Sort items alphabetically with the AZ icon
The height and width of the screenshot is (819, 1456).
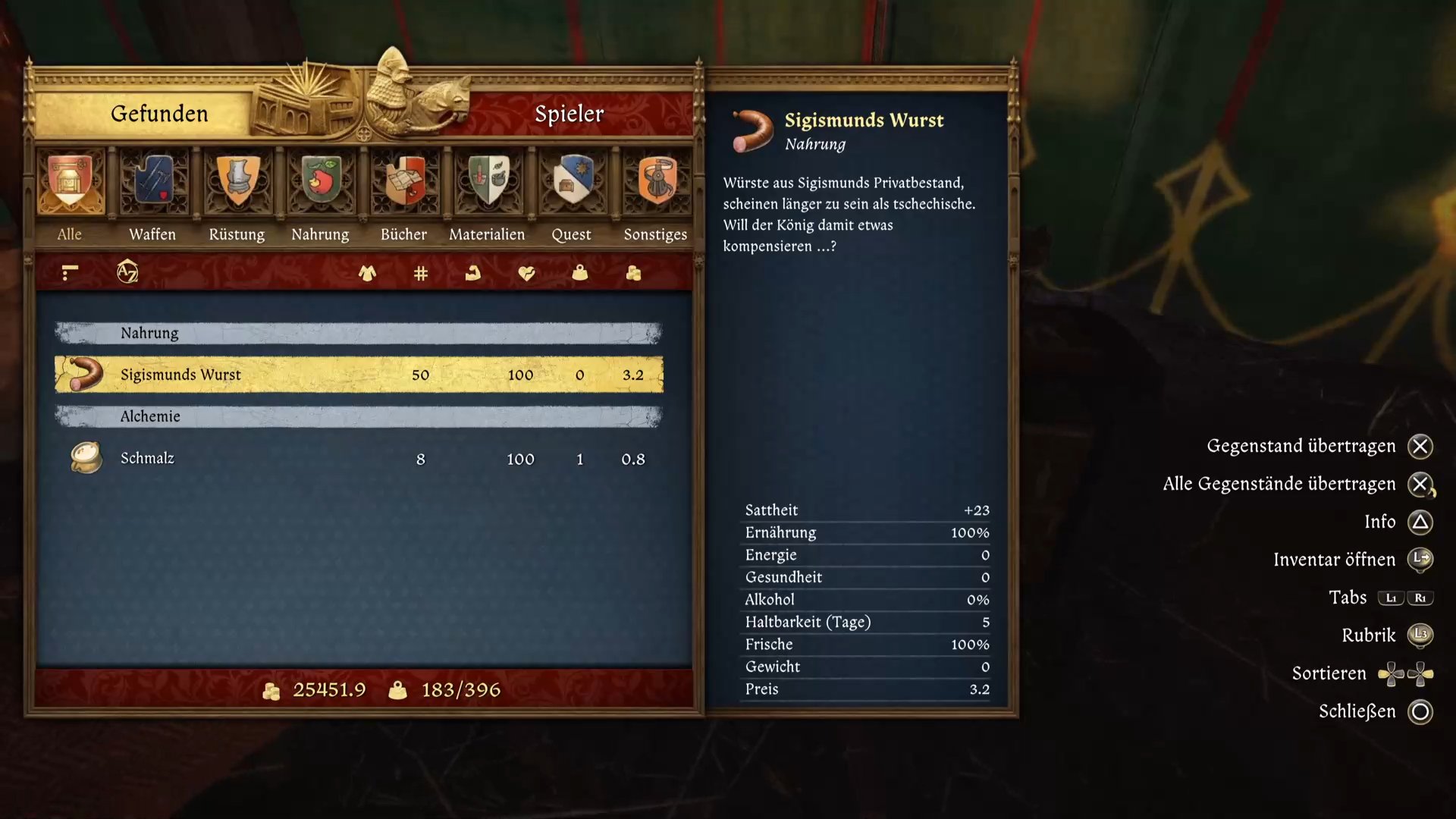tap(127, 271)
